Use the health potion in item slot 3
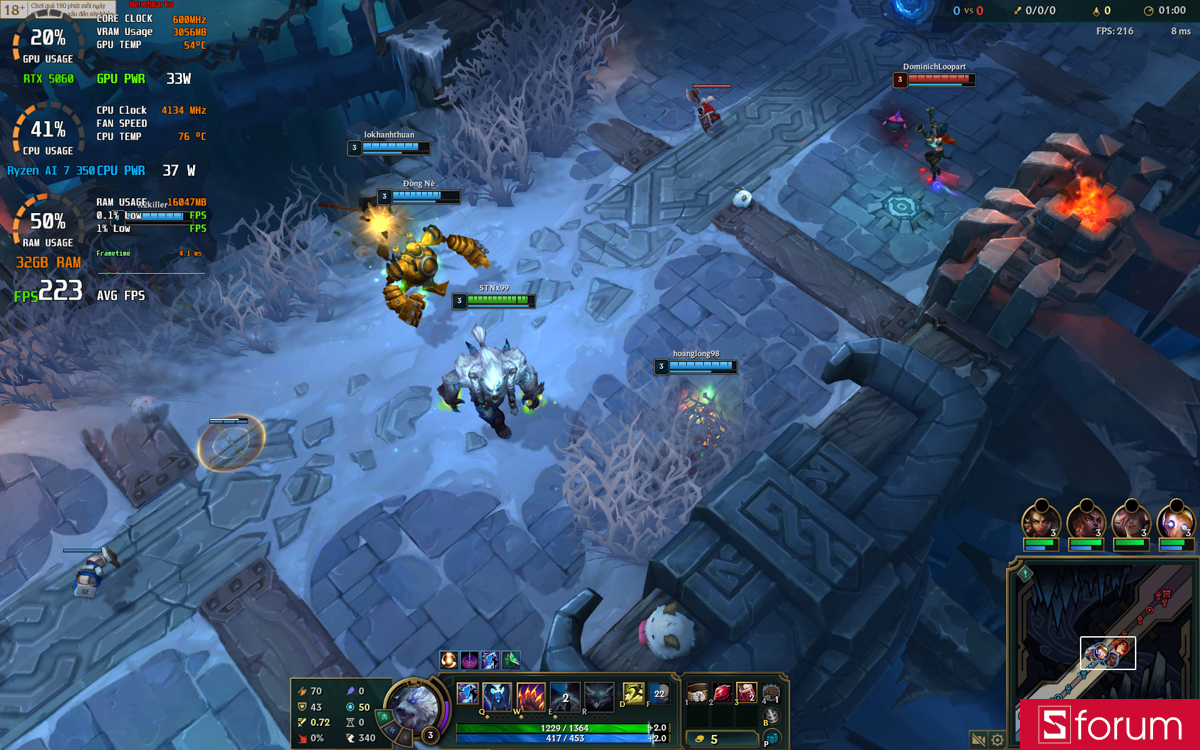 [746, 693]
